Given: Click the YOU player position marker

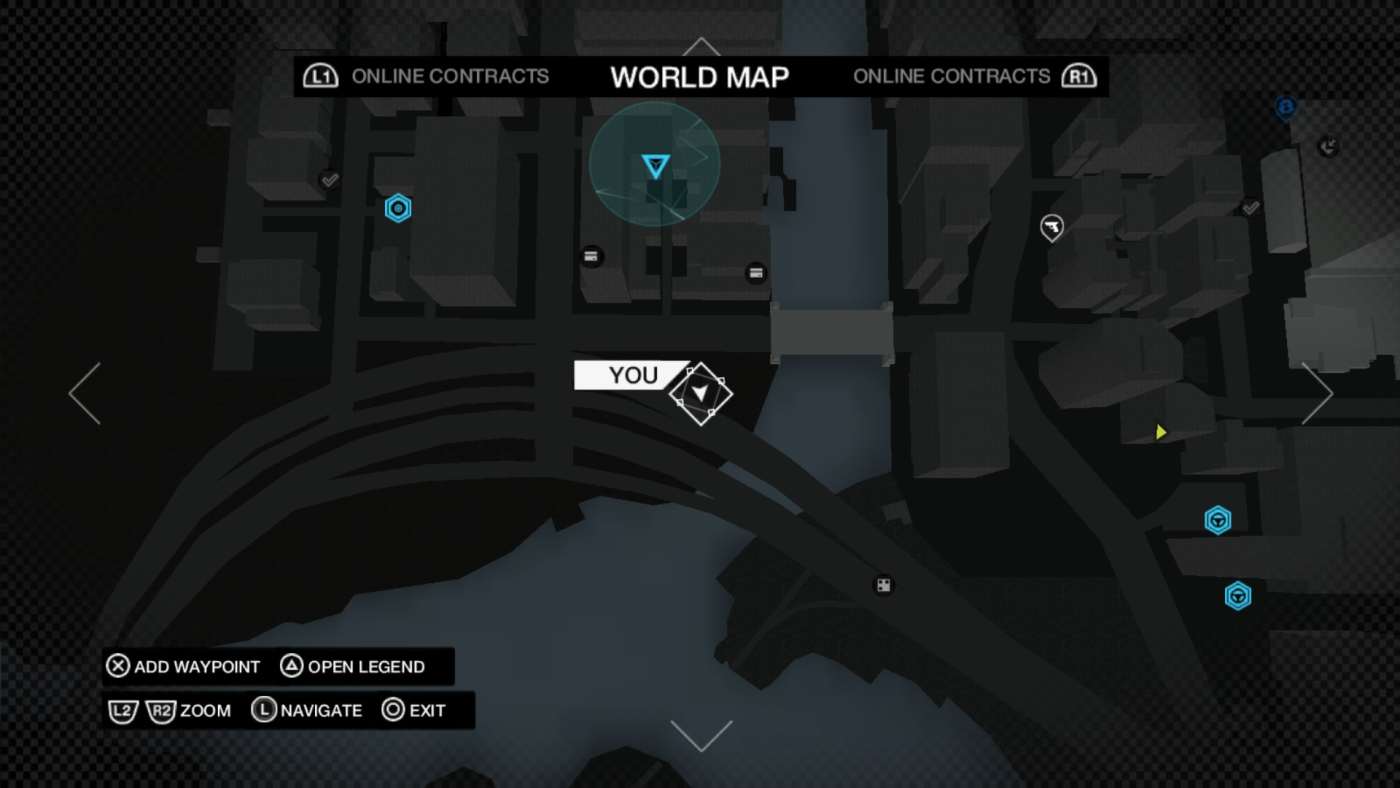Looking at the screenshot, I should pyautogui.click(x=701, y=393).
